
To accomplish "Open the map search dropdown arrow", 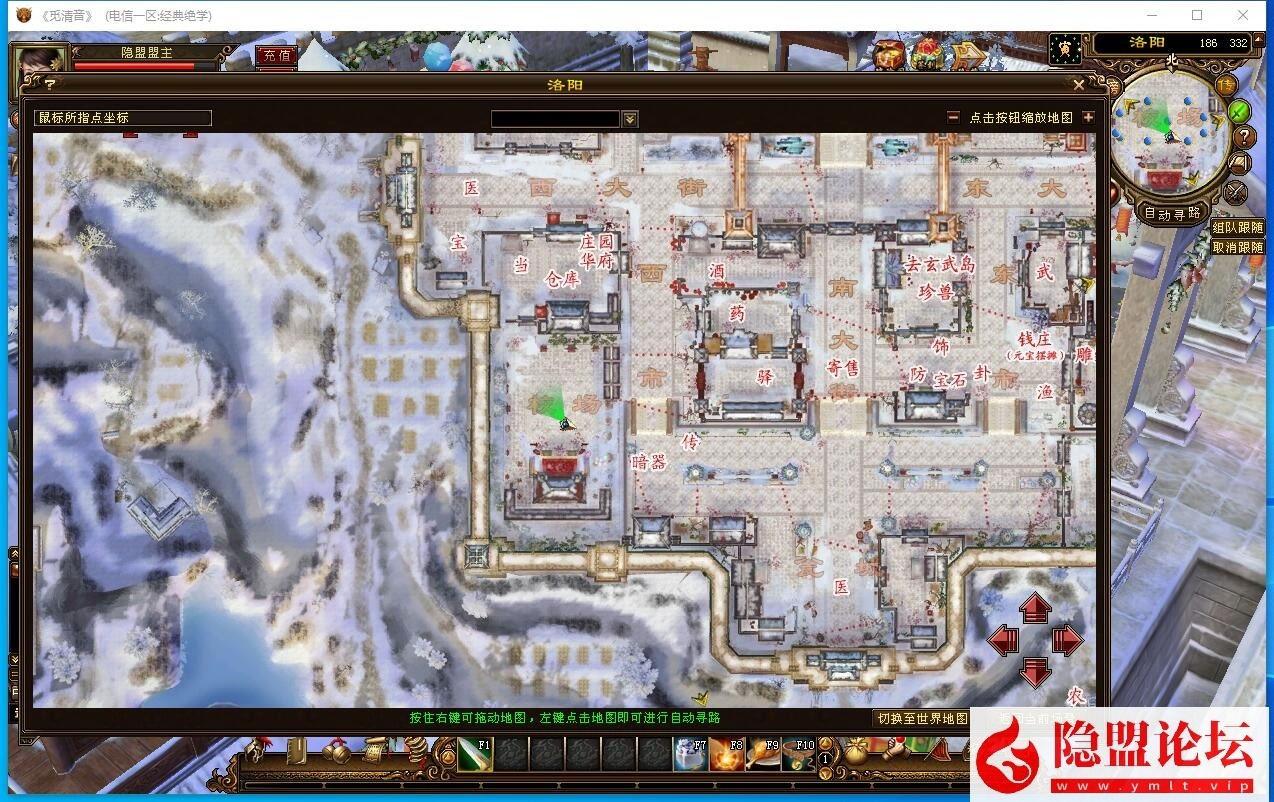I will [x=630, y=119].
